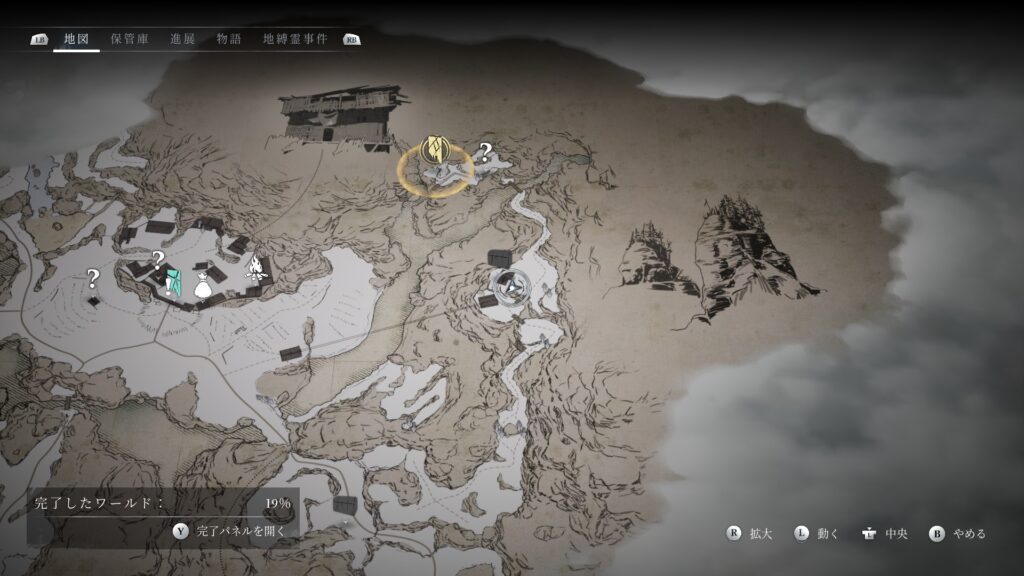Switch to the 進展 tab
The image size is (1024, 576).
(183, 40)
